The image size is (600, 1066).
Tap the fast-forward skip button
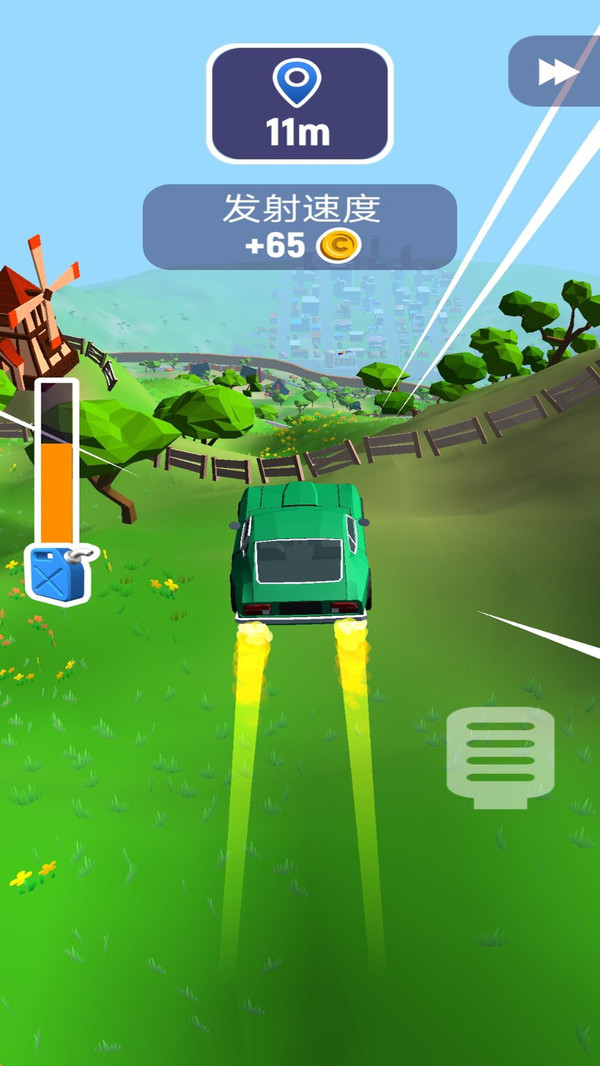tap(558, 71)
